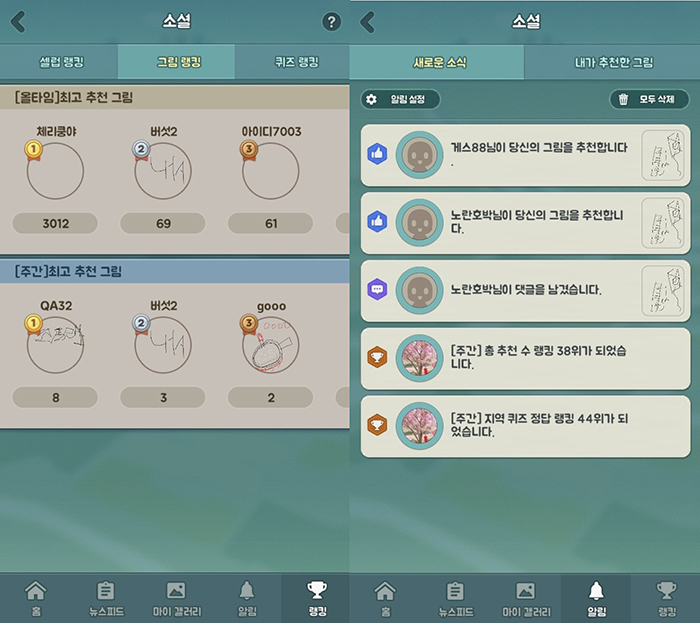Open the all-time 버섯2 drawing with 69 votes
The width and height of the screenshot is (700, 623).
[x=163, y=171]
